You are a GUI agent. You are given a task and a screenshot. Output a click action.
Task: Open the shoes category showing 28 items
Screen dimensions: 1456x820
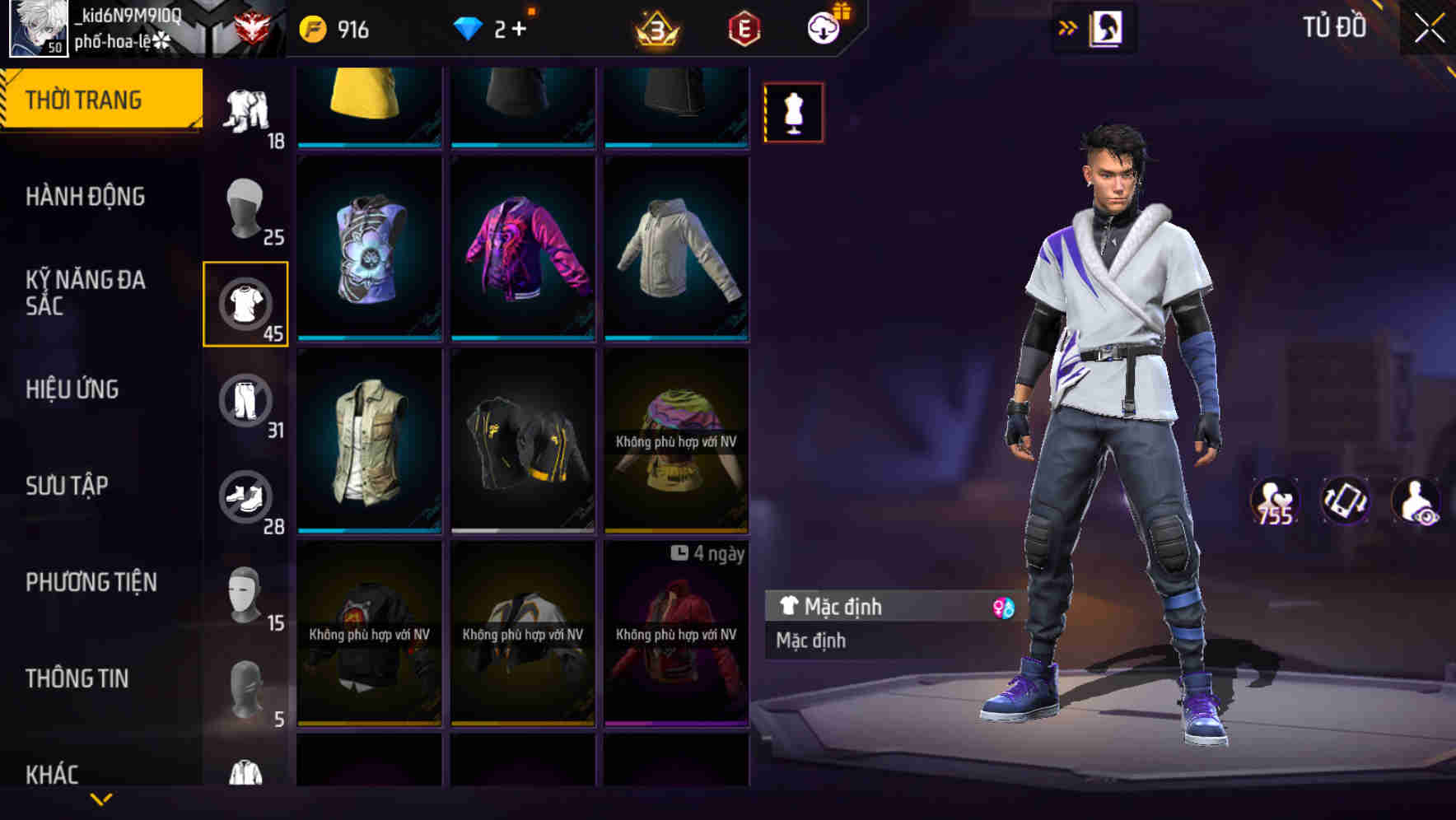[x=245, y=496]
